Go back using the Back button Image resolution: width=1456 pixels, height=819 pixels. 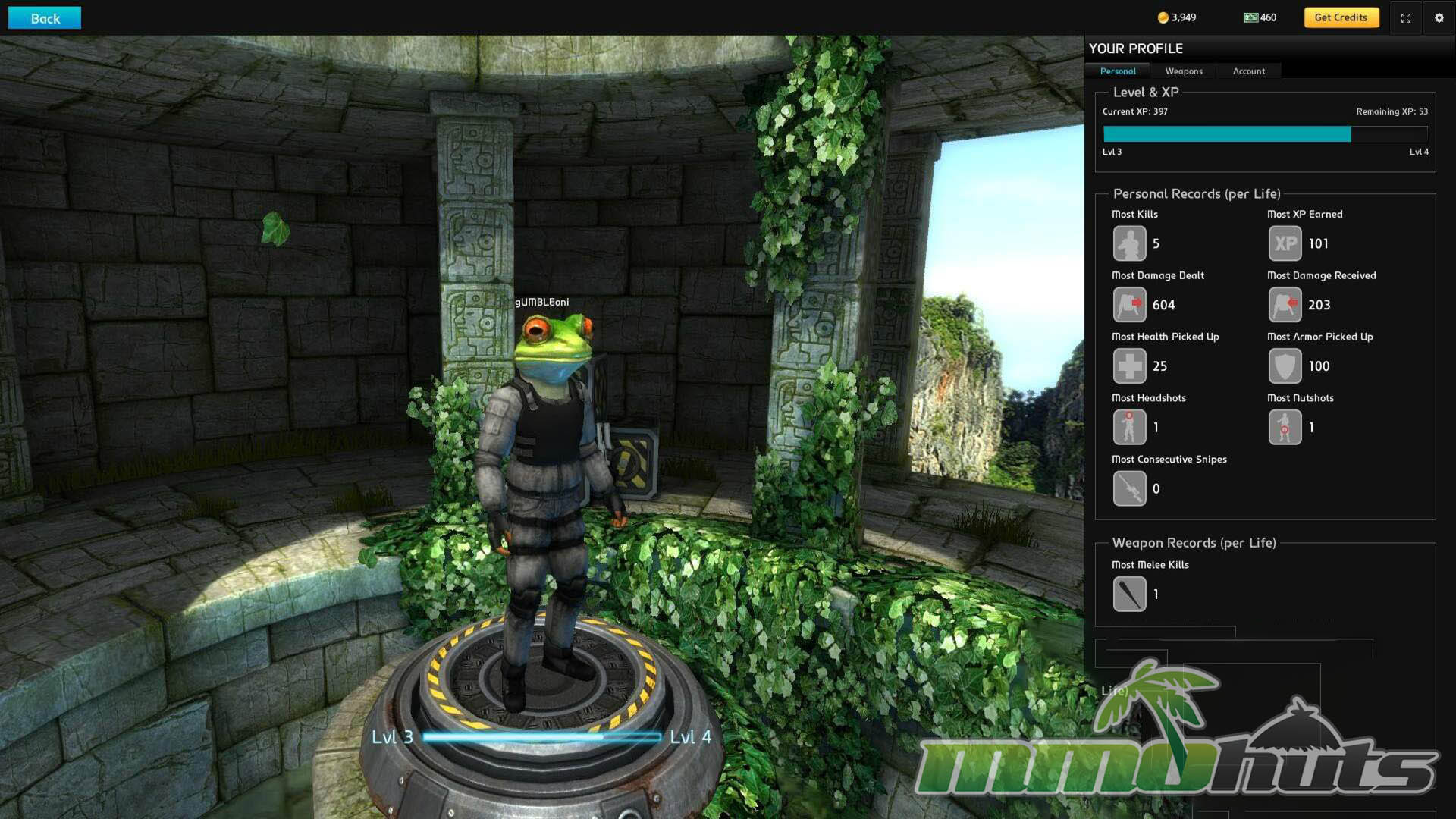click(45, 18)
